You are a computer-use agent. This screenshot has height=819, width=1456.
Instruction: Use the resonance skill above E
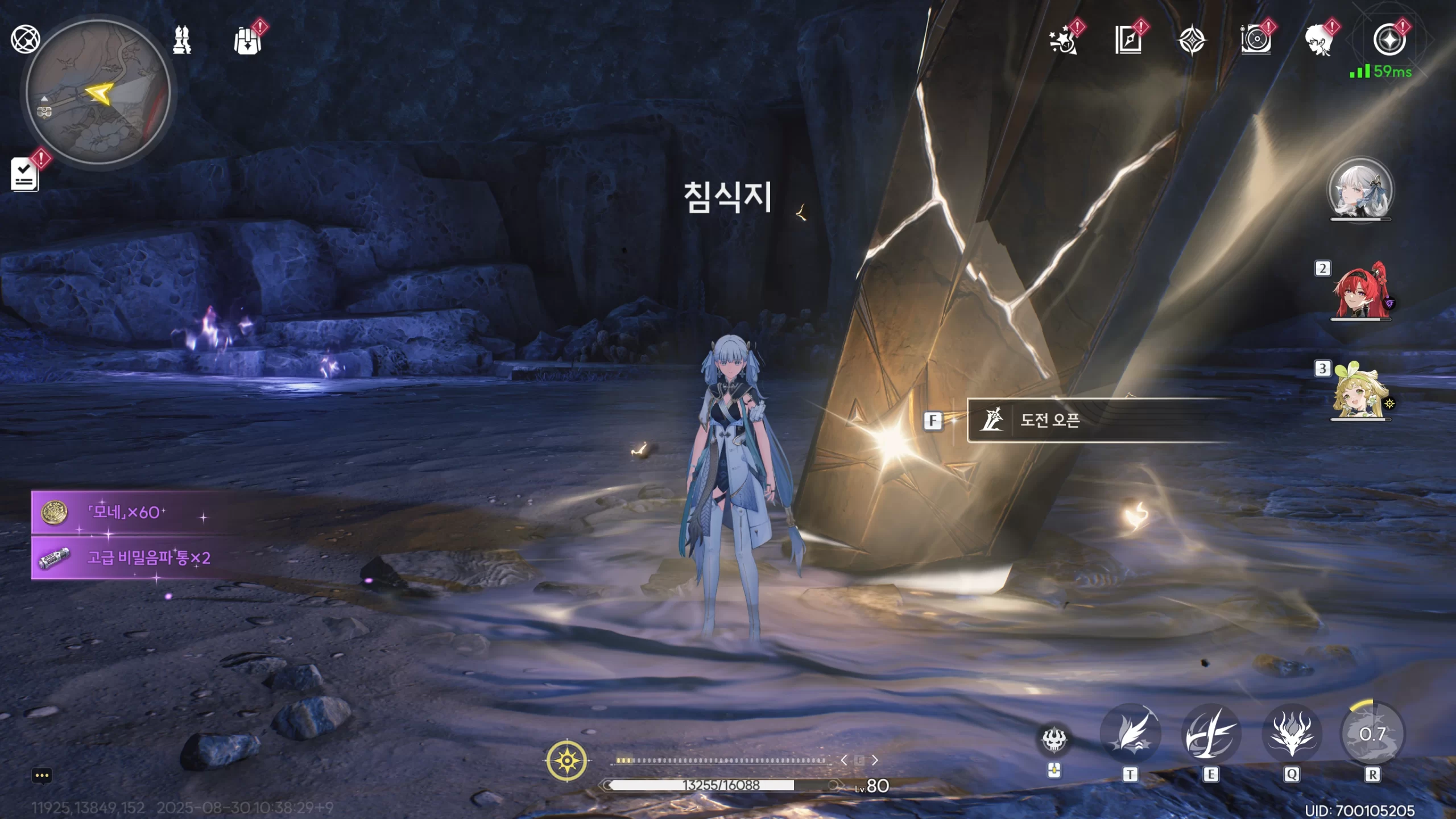coord(1210,734)
